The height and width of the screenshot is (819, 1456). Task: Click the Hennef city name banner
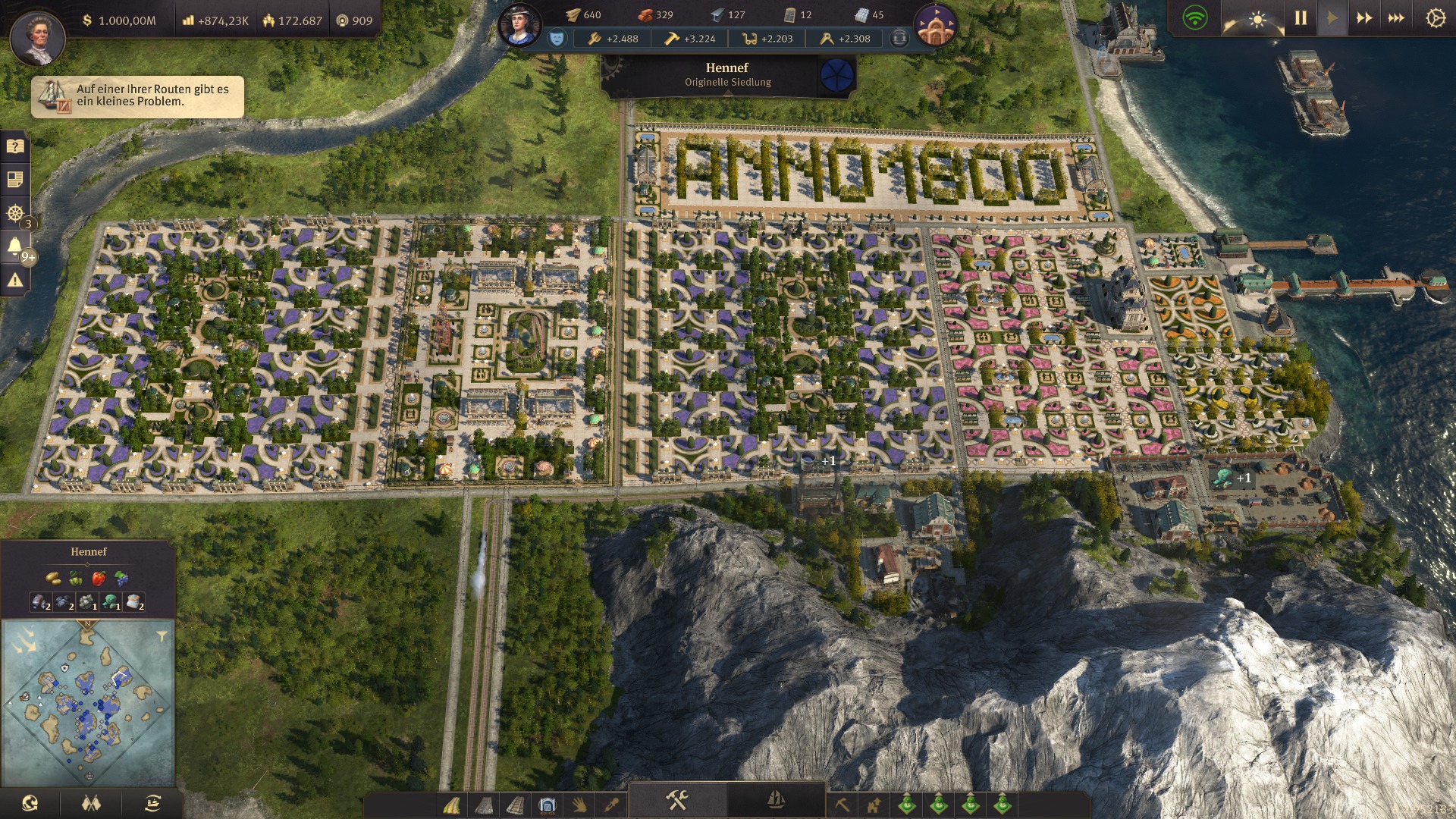(x=727, y=74)
